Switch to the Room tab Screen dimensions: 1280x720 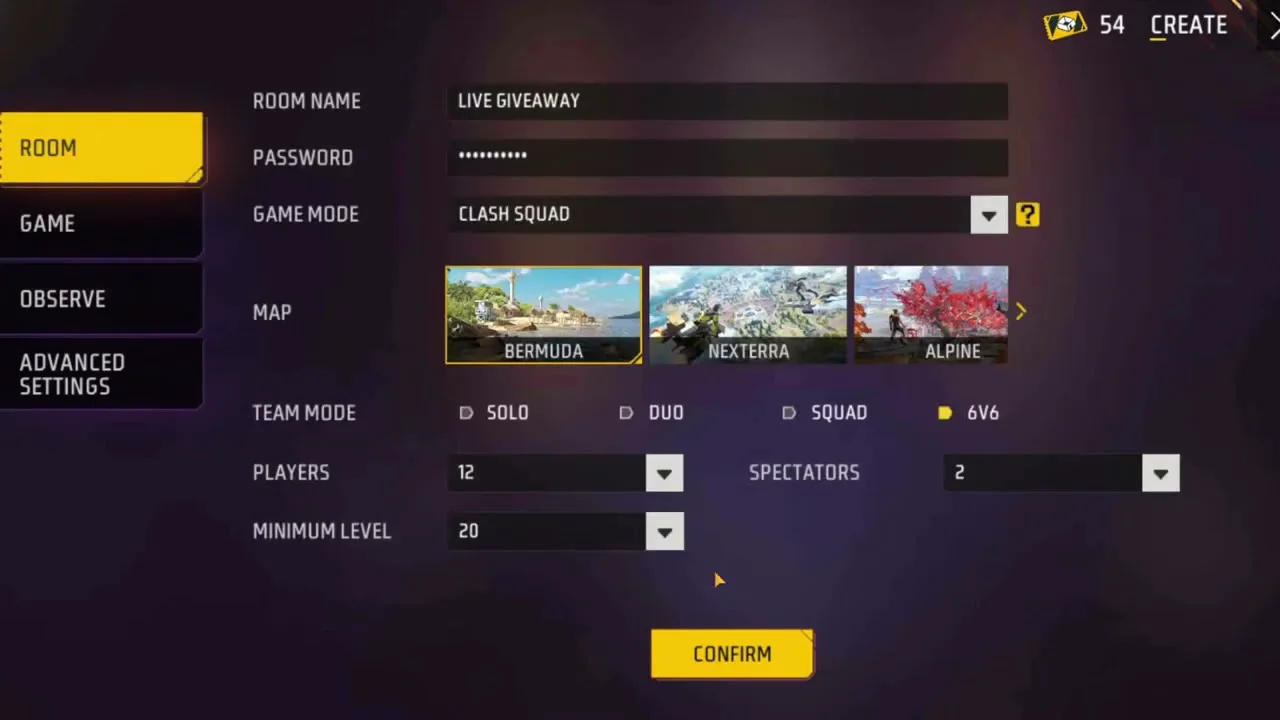coord(101,148)
